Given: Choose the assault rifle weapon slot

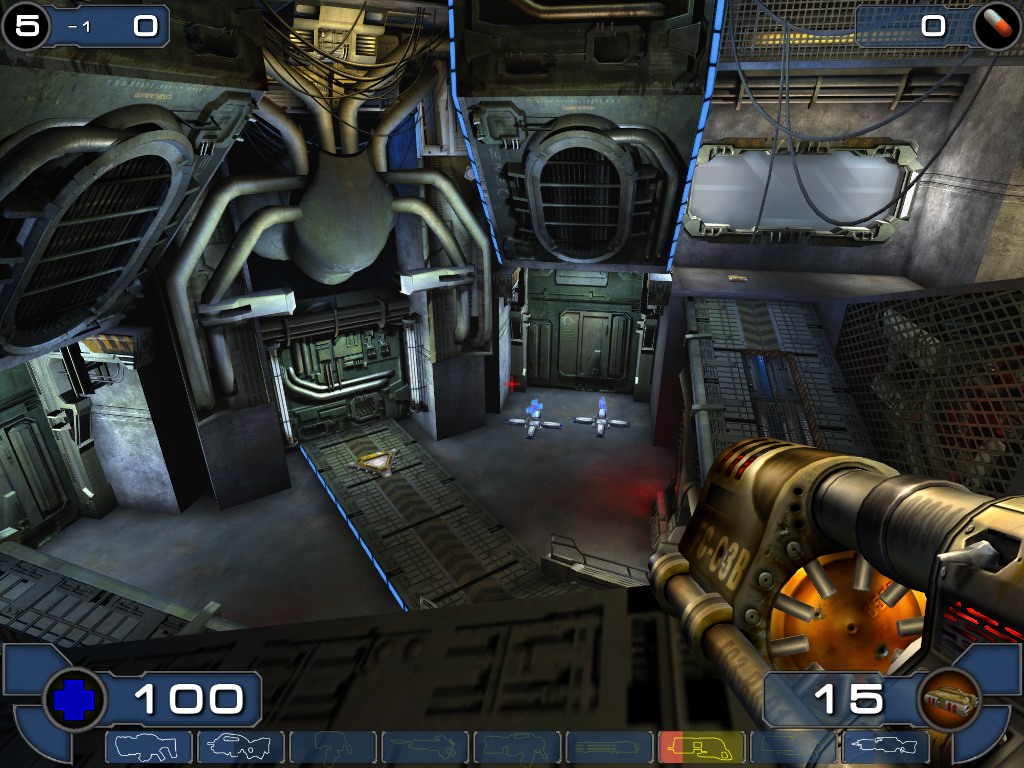Looking at the screenshot, I should coord(241,747).
